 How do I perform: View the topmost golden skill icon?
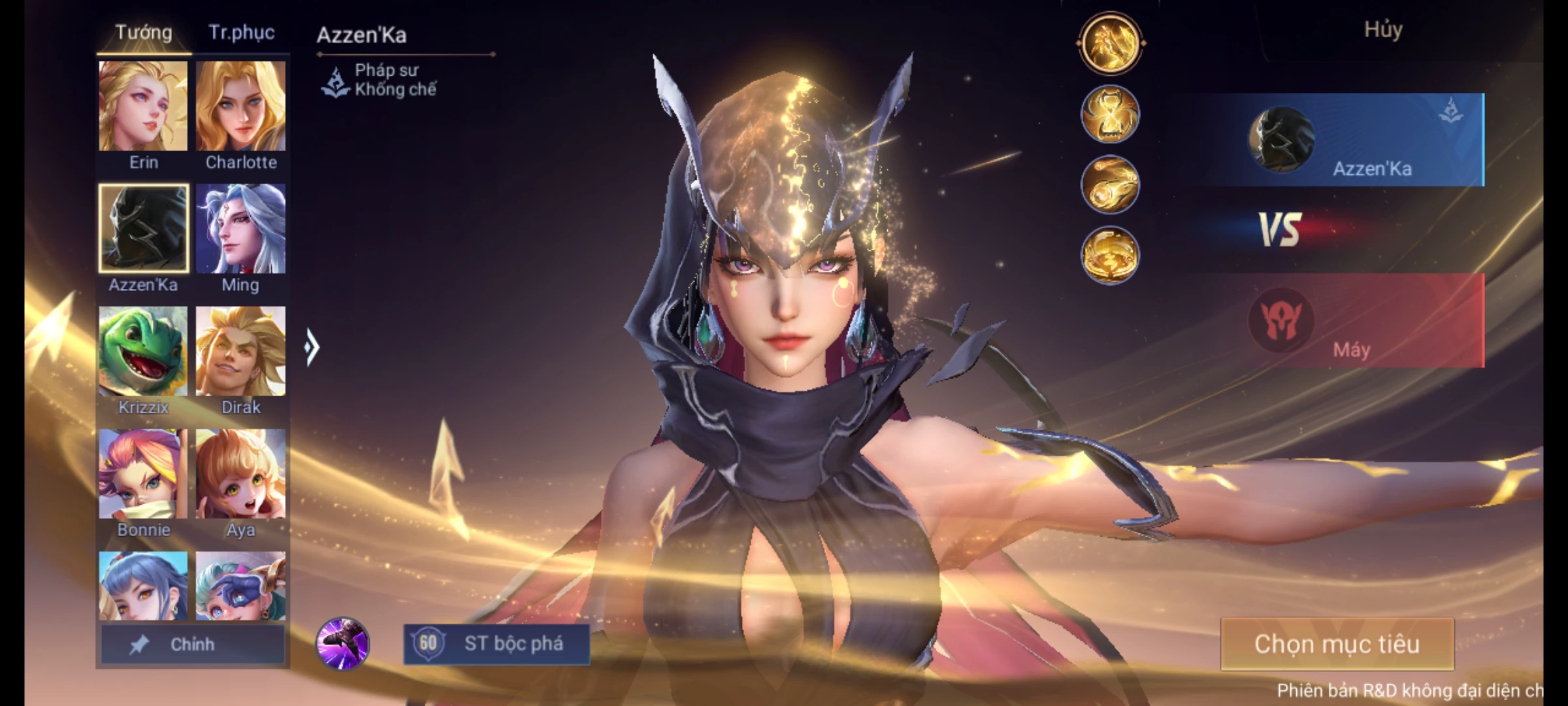click(1110, 43)
